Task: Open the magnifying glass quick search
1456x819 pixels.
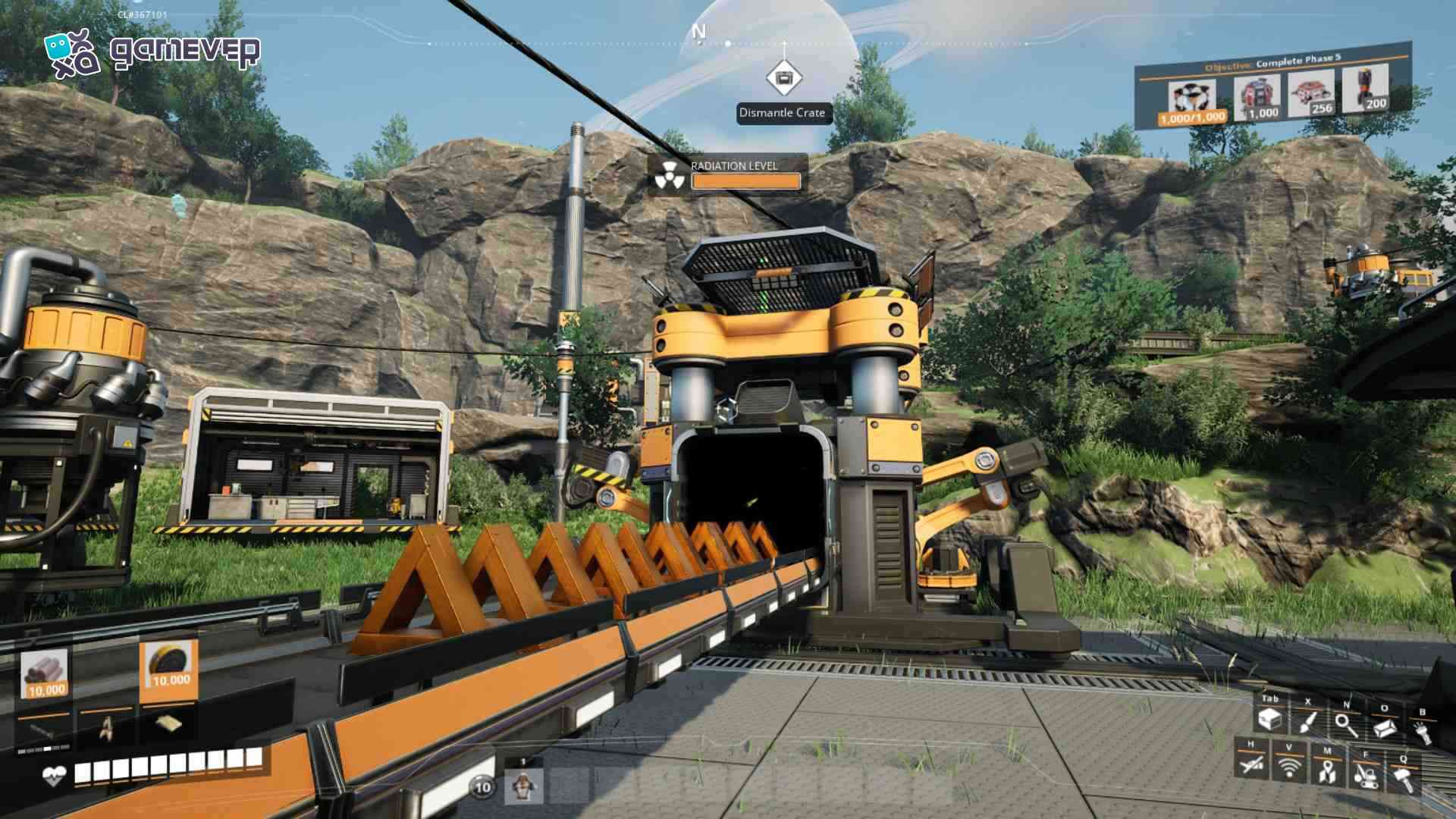Action: [x=1346, y=724]
